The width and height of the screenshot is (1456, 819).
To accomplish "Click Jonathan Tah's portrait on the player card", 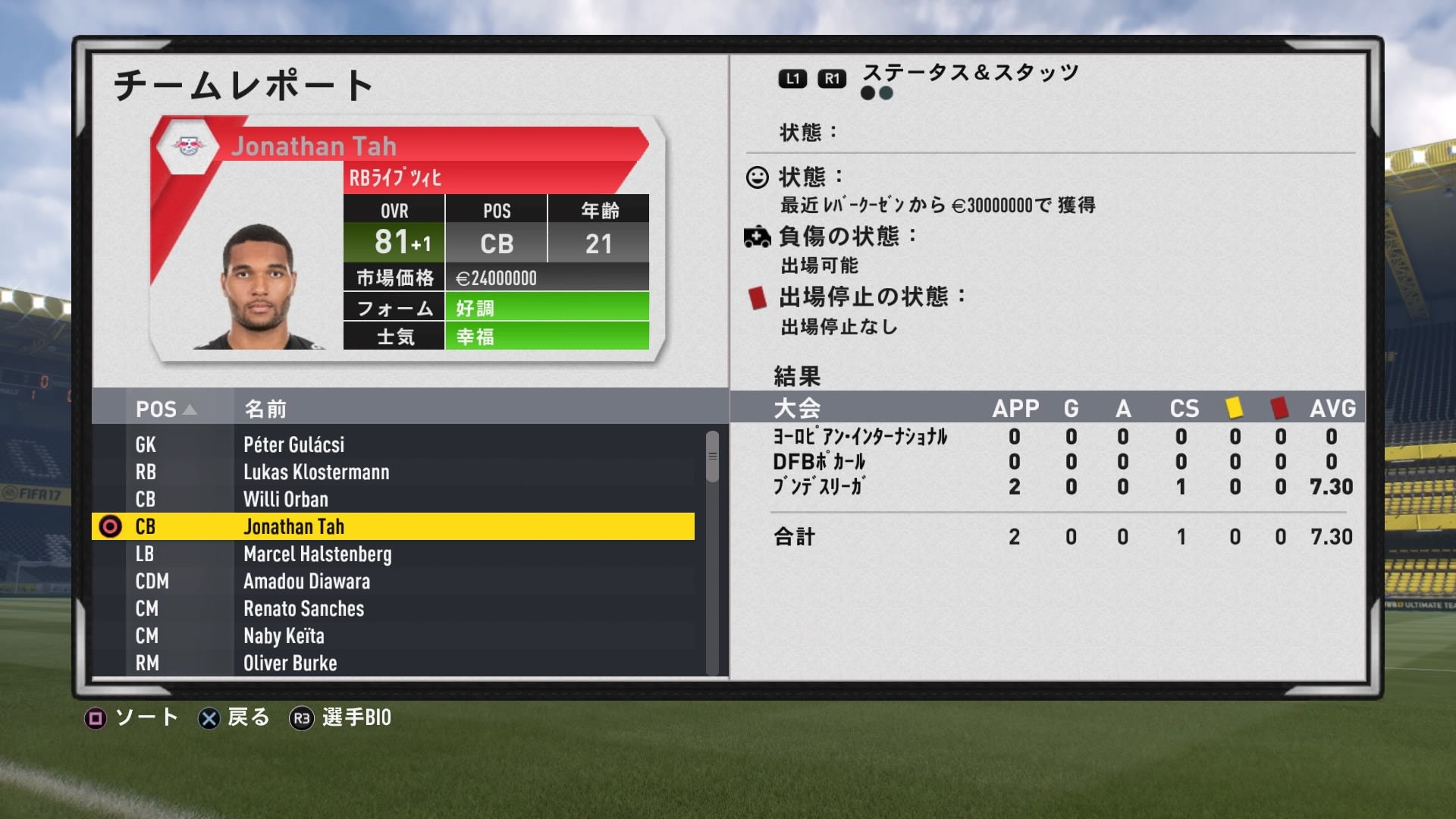I will click(258, 287).
